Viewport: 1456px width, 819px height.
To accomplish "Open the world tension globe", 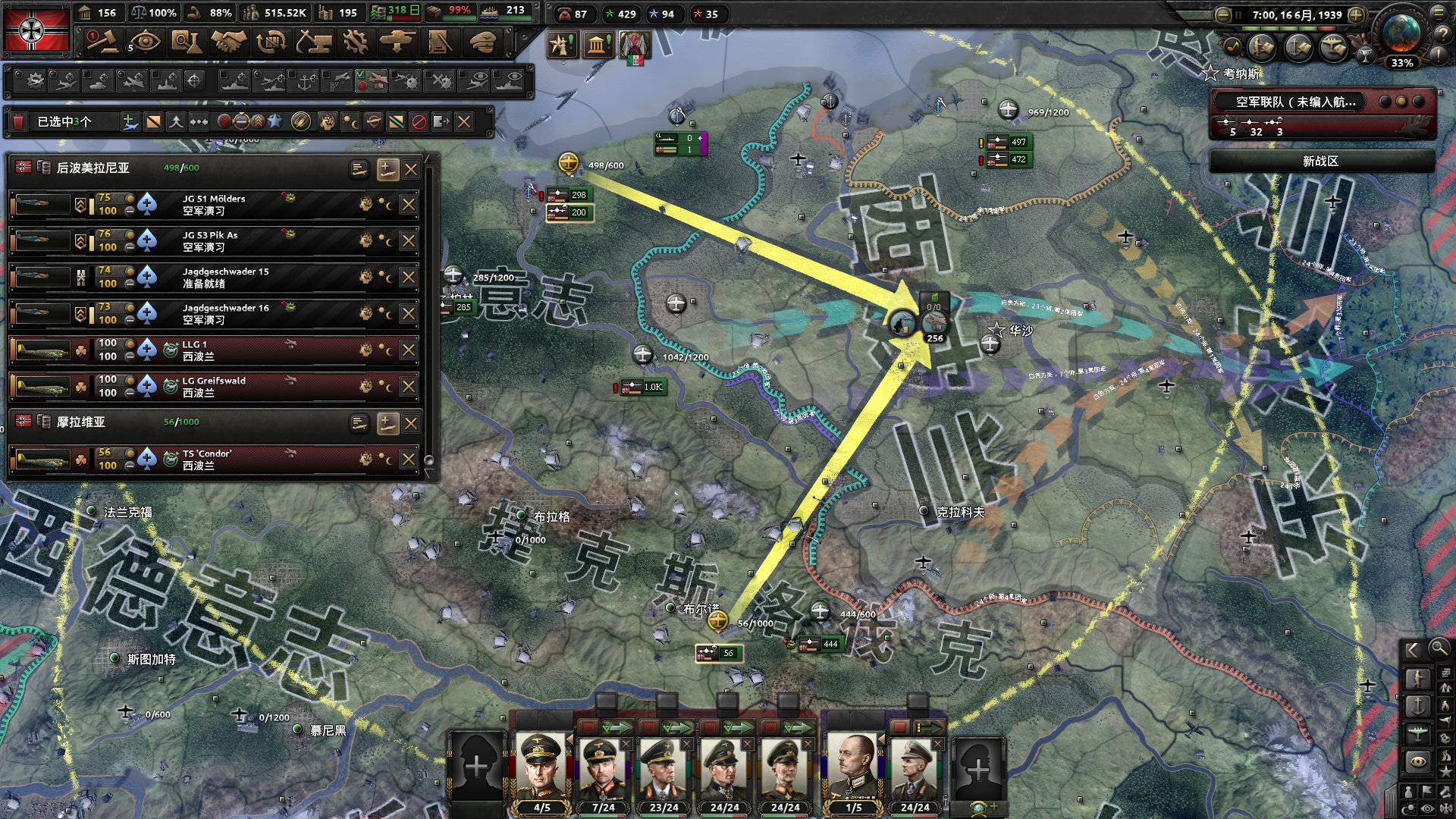I will [1401, 34].
